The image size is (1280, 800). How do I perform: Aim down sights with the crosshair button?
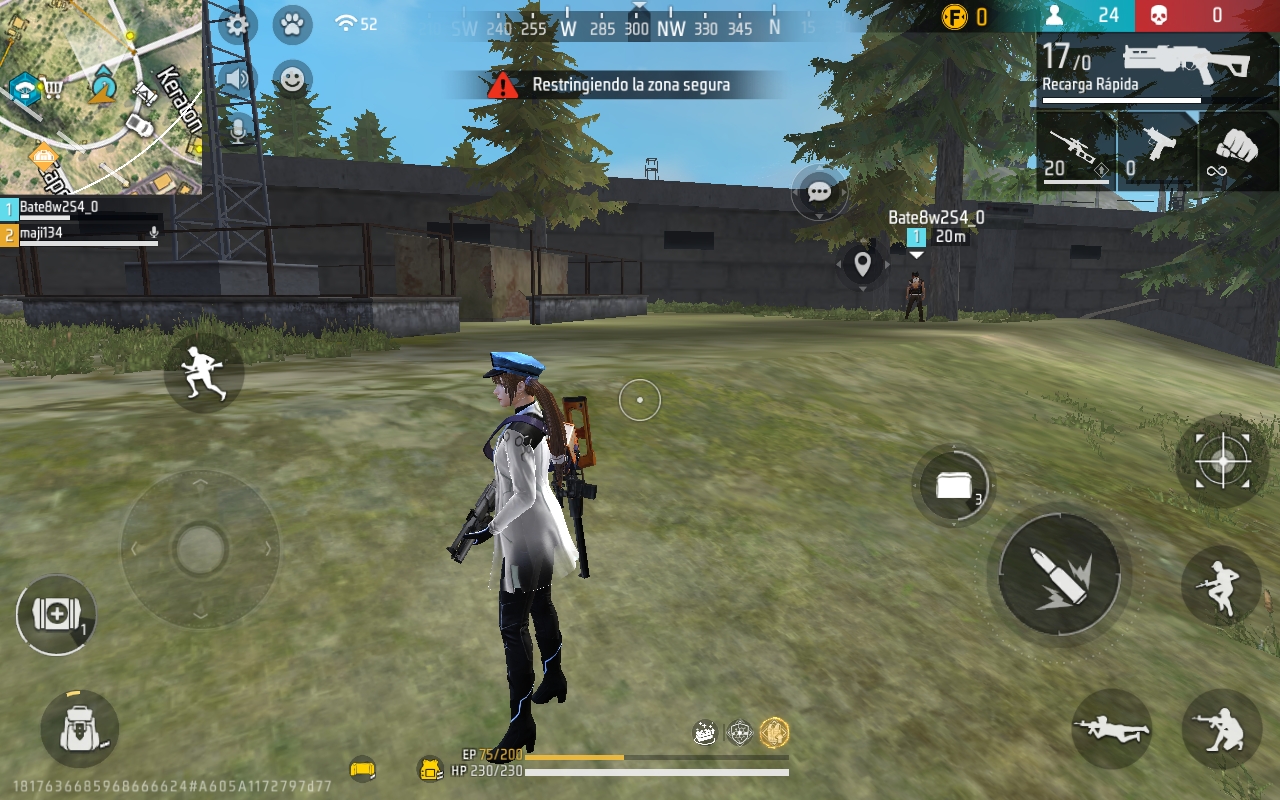pyautogui.click(x=1222, y=461)
